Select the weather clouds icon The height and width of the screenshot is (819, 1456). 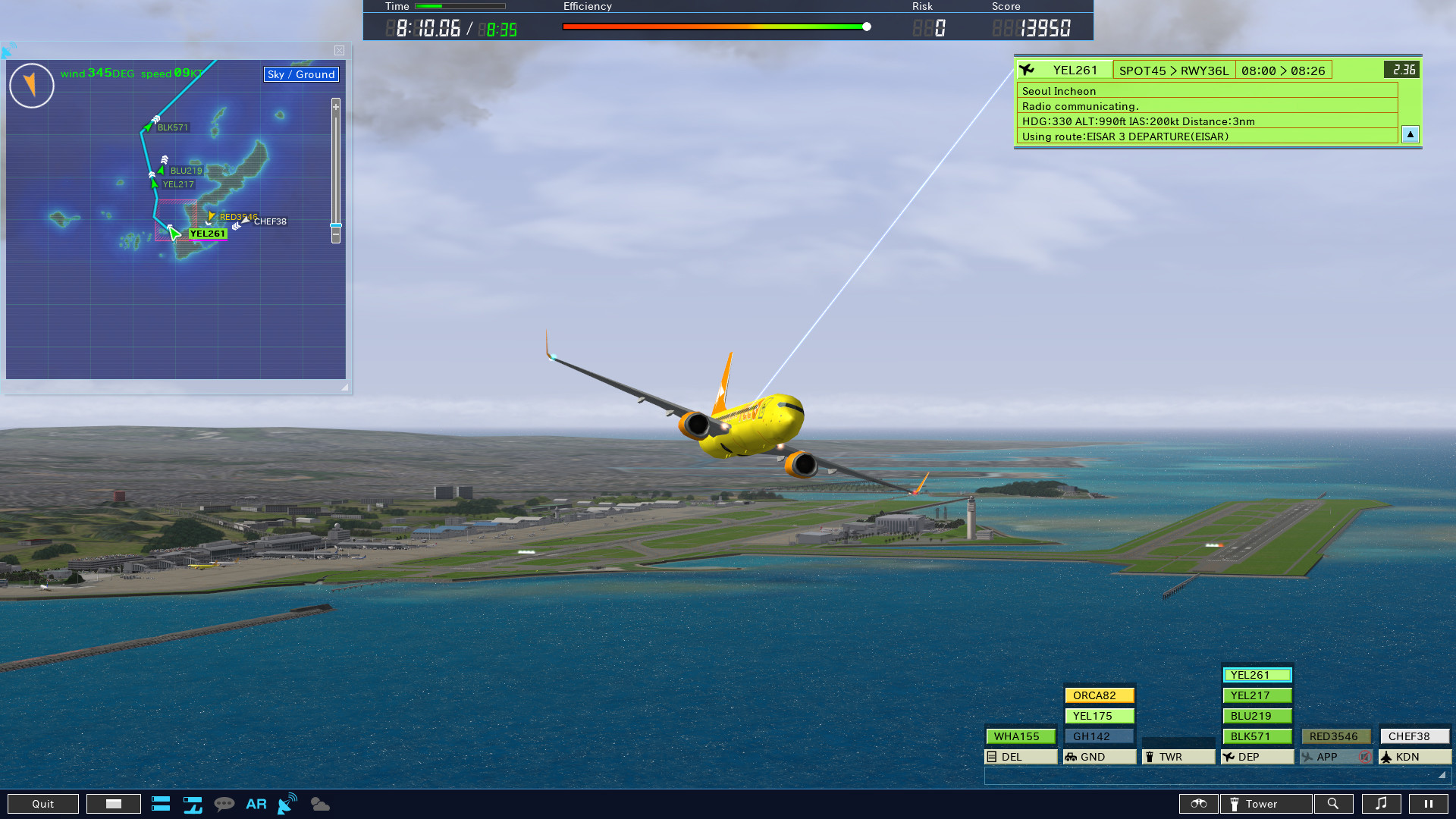coord(319,804)
